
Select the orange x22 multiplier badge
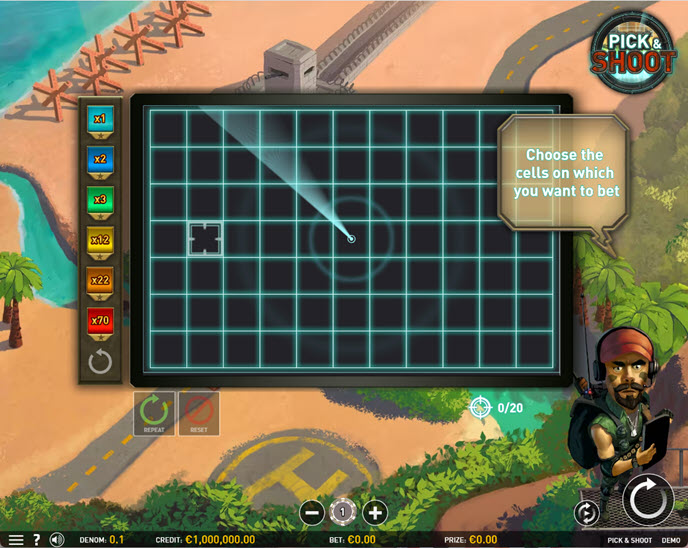(100, 281)
